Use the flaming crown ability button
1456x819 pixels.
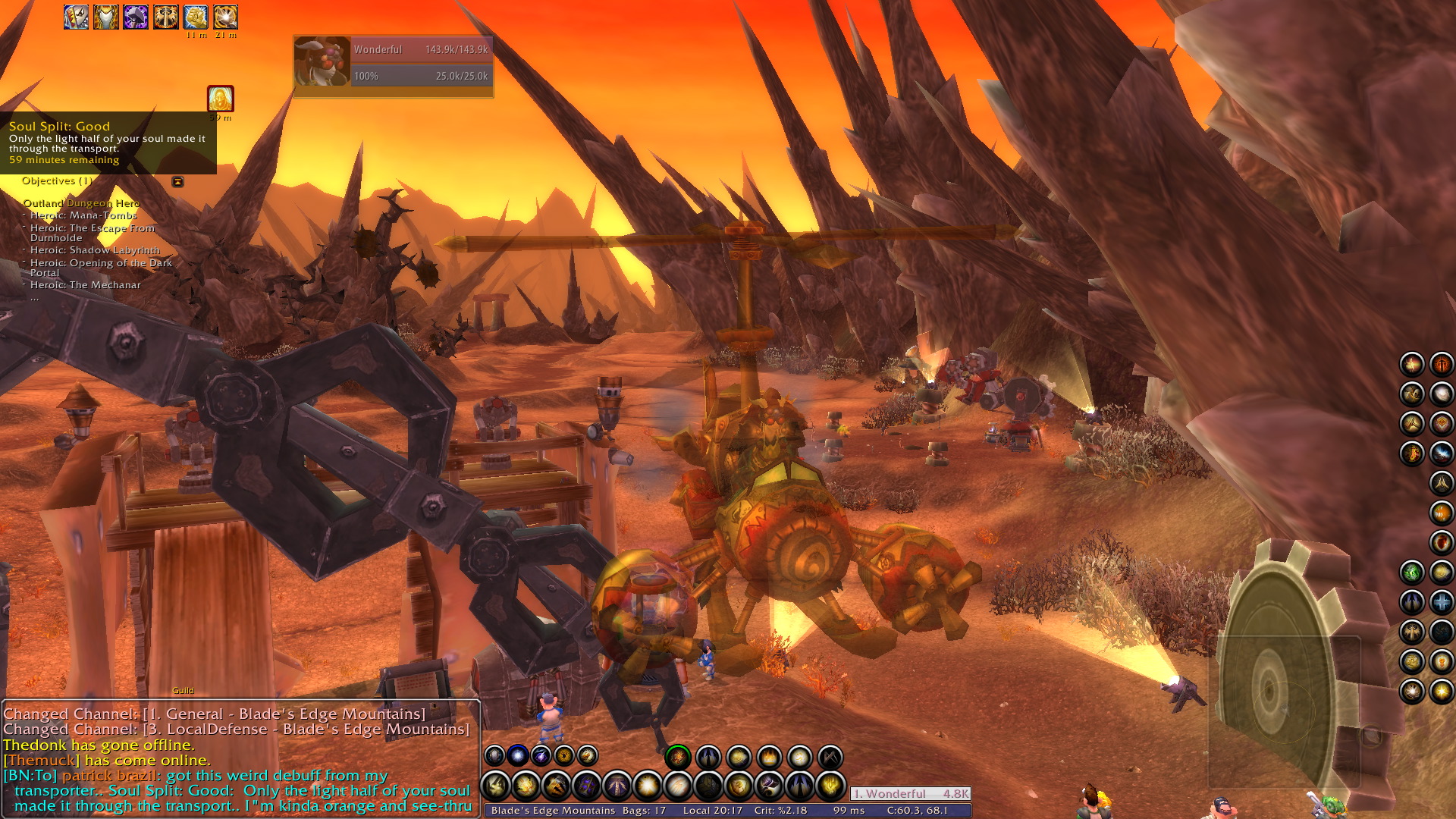[769, 756]
